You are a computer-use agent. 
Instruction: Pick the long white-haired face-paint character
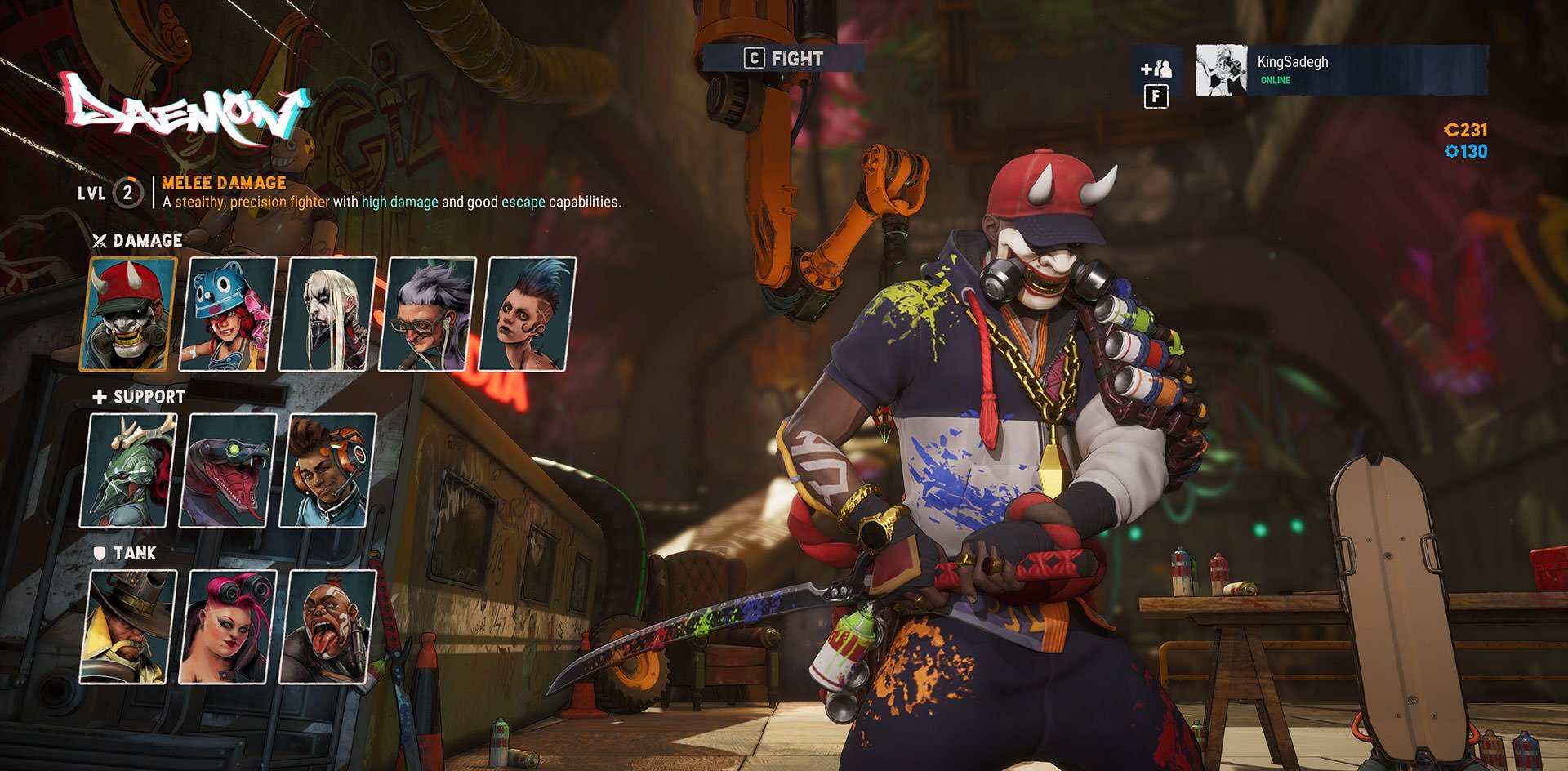pos(327,314)
